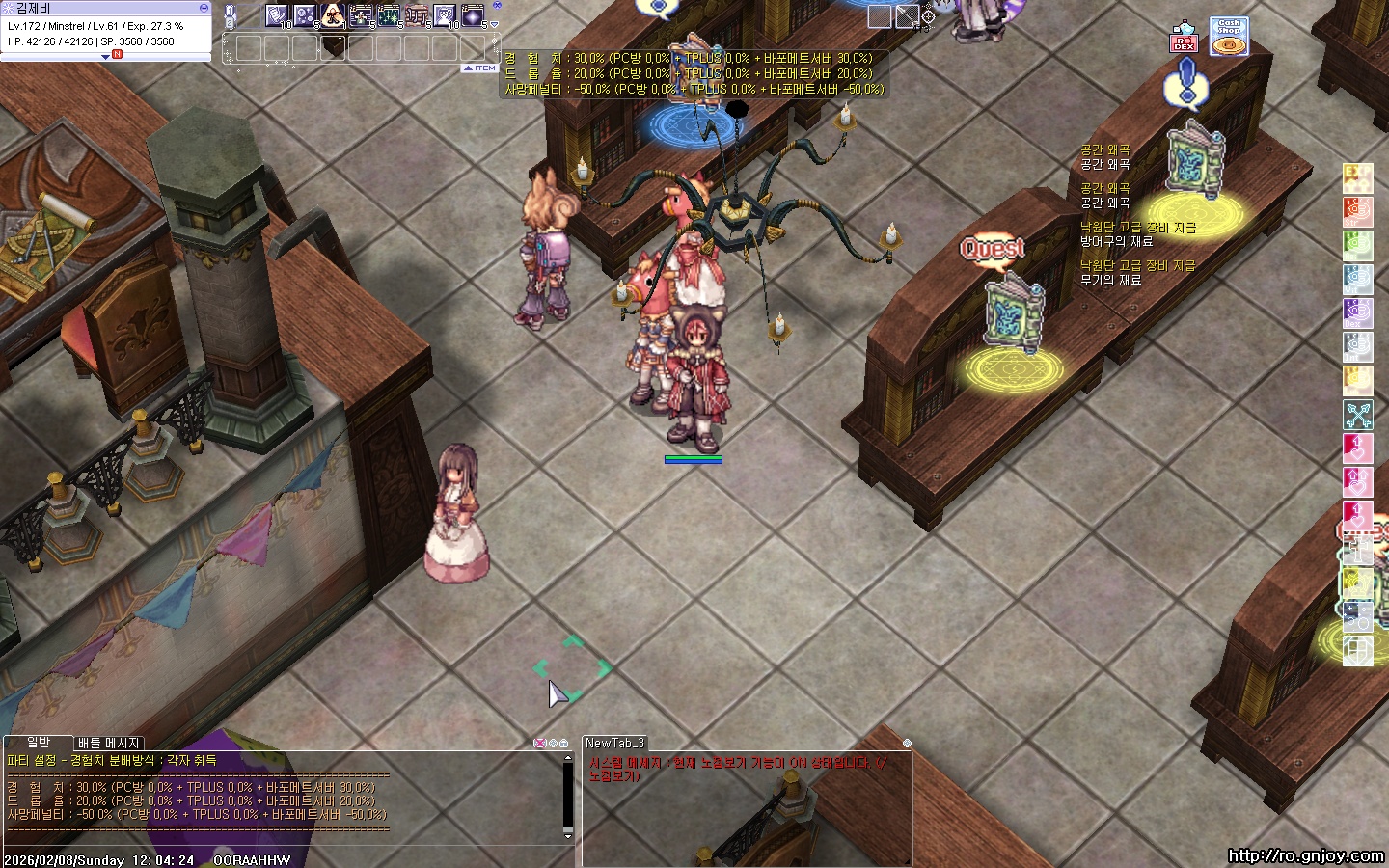This screenshot has width=1389, height=868.
Task: Toggle the ITEM bar button
Action: click(479, 68)
